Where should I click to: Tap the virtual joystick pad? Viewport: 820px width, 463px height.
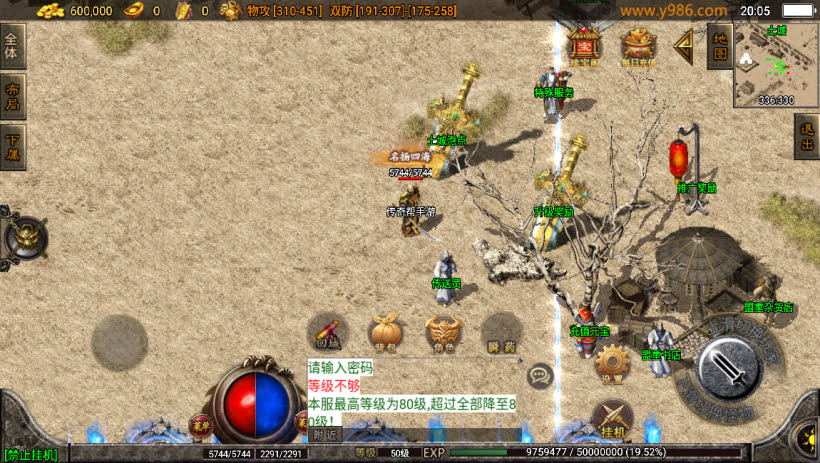click(120, 343)
